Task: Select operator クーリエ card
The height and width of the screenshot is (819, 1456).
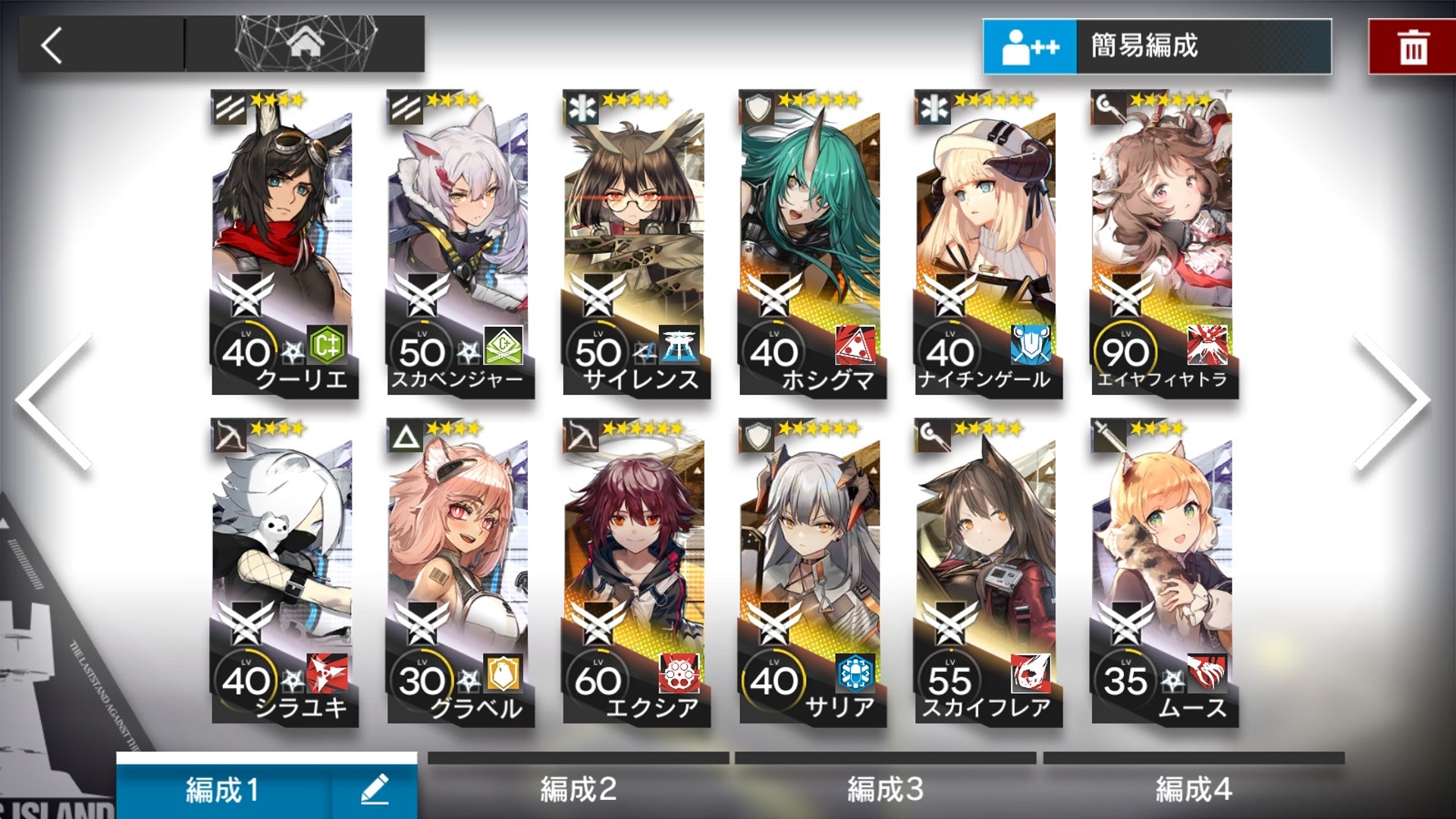Action: pos(283,243)
